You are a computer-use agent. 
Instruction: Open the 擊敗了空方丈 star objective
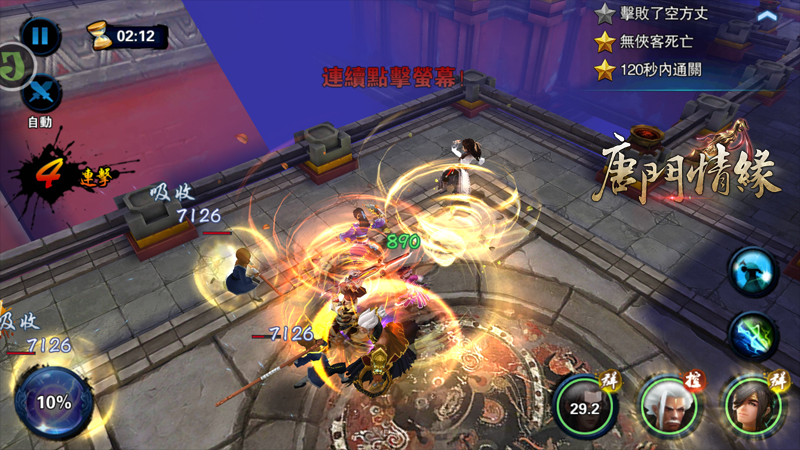pos(662,14)
